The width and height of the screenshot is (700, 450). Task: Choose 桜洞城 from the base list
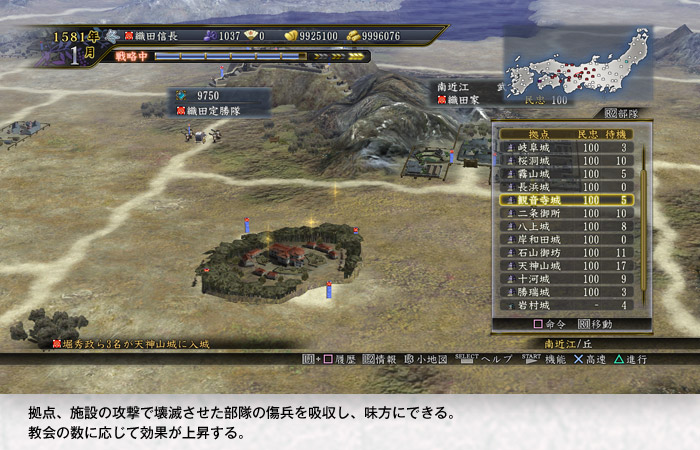[566, 160]
